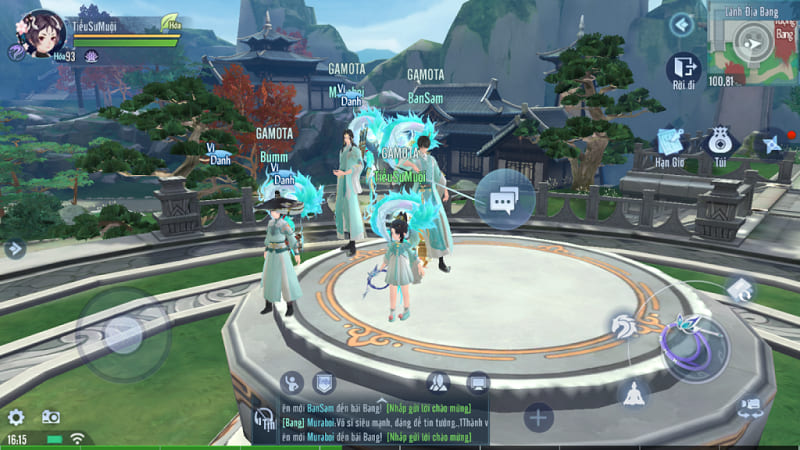
Task: Open the TiểuSưMuội character portrait
Action: [x=43, y=32]
